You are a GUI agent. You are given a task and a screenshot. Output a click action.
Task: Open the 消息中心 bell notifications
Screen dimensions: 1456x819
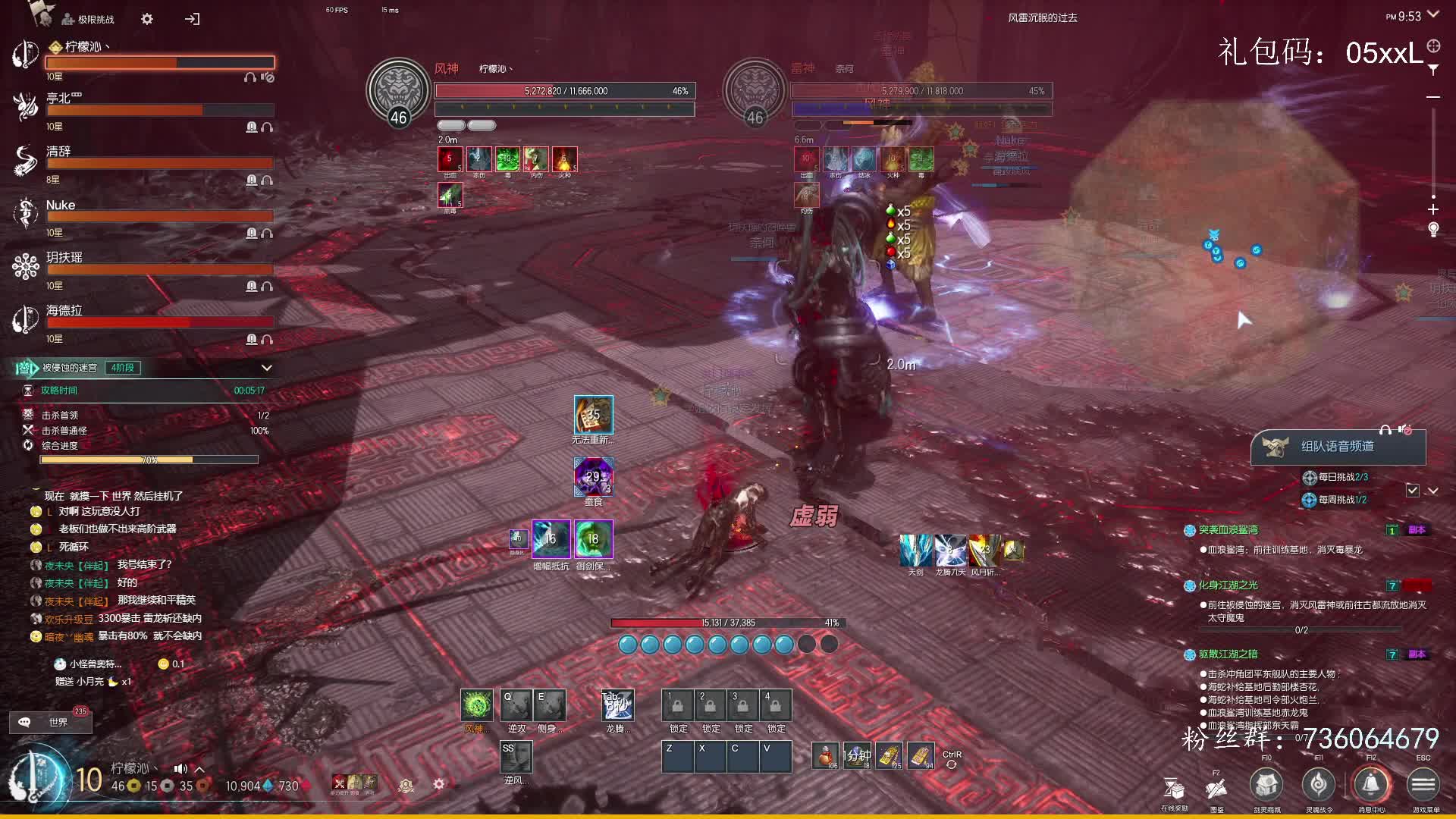point(1370,785)
